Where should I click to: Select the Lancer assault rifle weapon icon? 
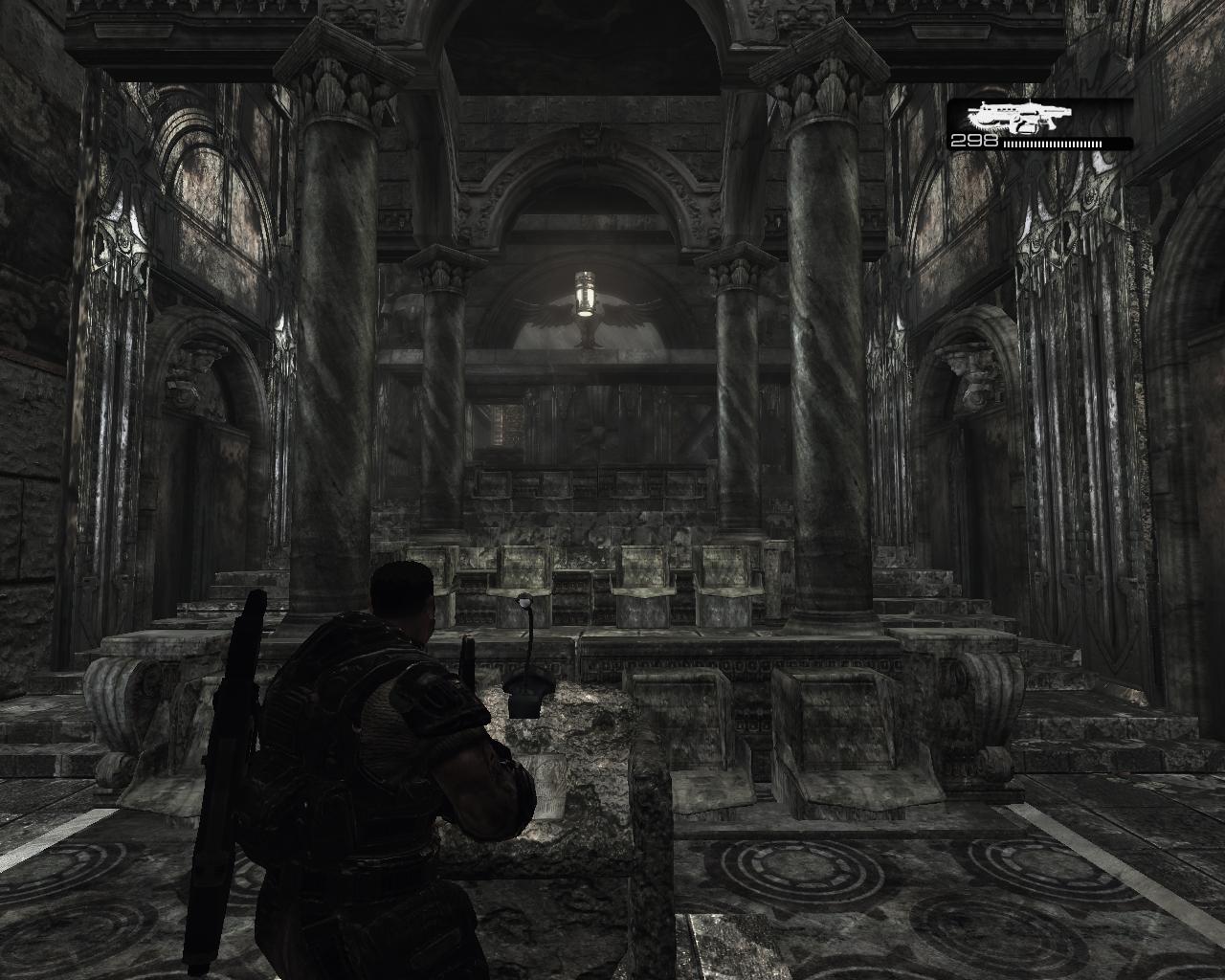1019,118
